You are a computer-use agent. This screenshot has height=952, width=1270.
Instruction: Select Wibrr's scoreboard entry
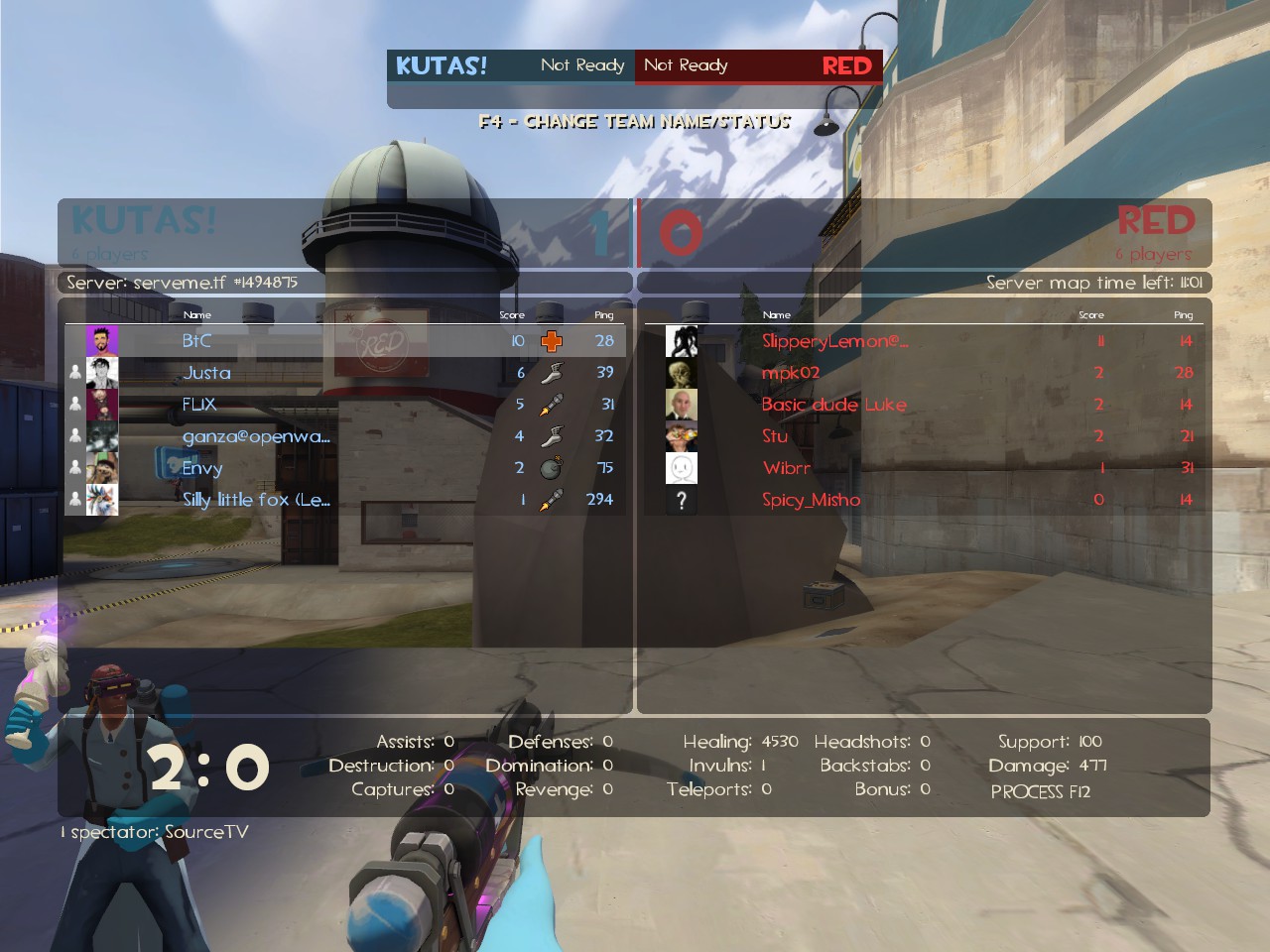(787, 468)
